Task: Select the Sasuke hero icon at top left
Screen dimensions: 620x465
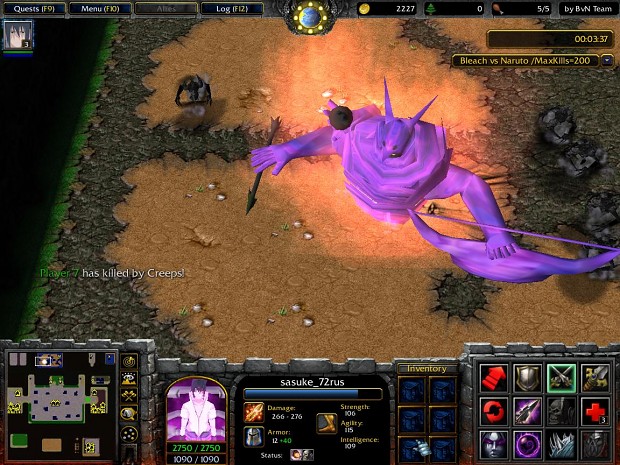Action: 18,35
